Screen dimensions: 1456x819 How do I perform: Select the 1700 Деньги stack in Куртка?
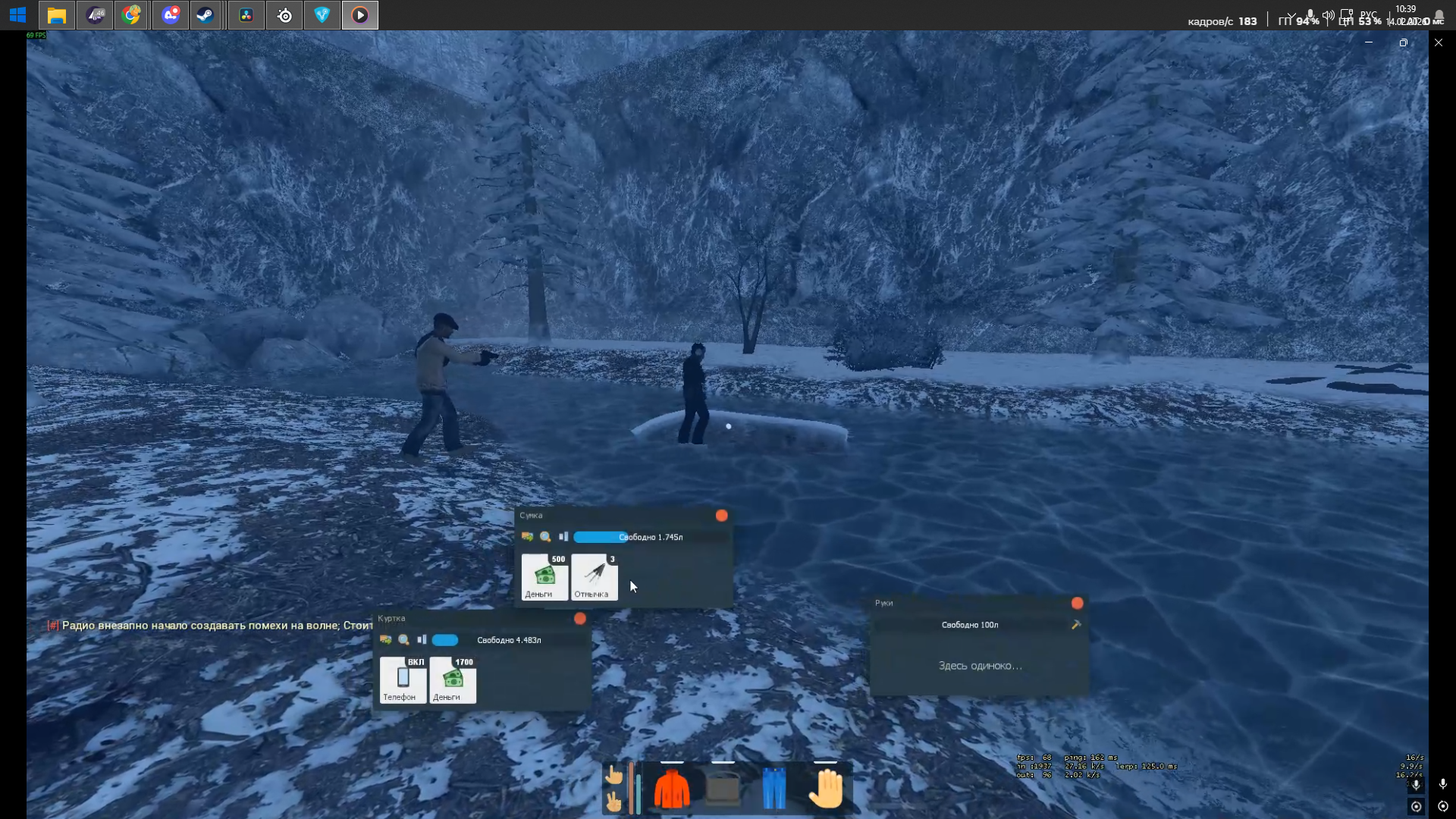[453, 680]
